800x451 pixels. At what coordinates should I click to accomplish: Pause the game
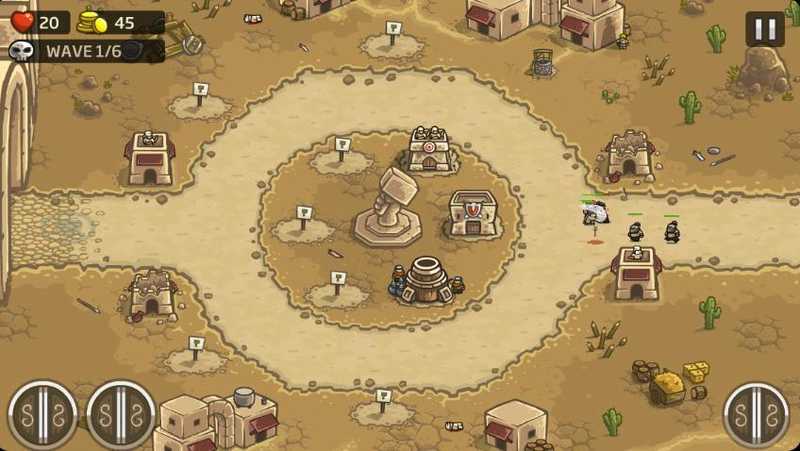coord(765,29)
